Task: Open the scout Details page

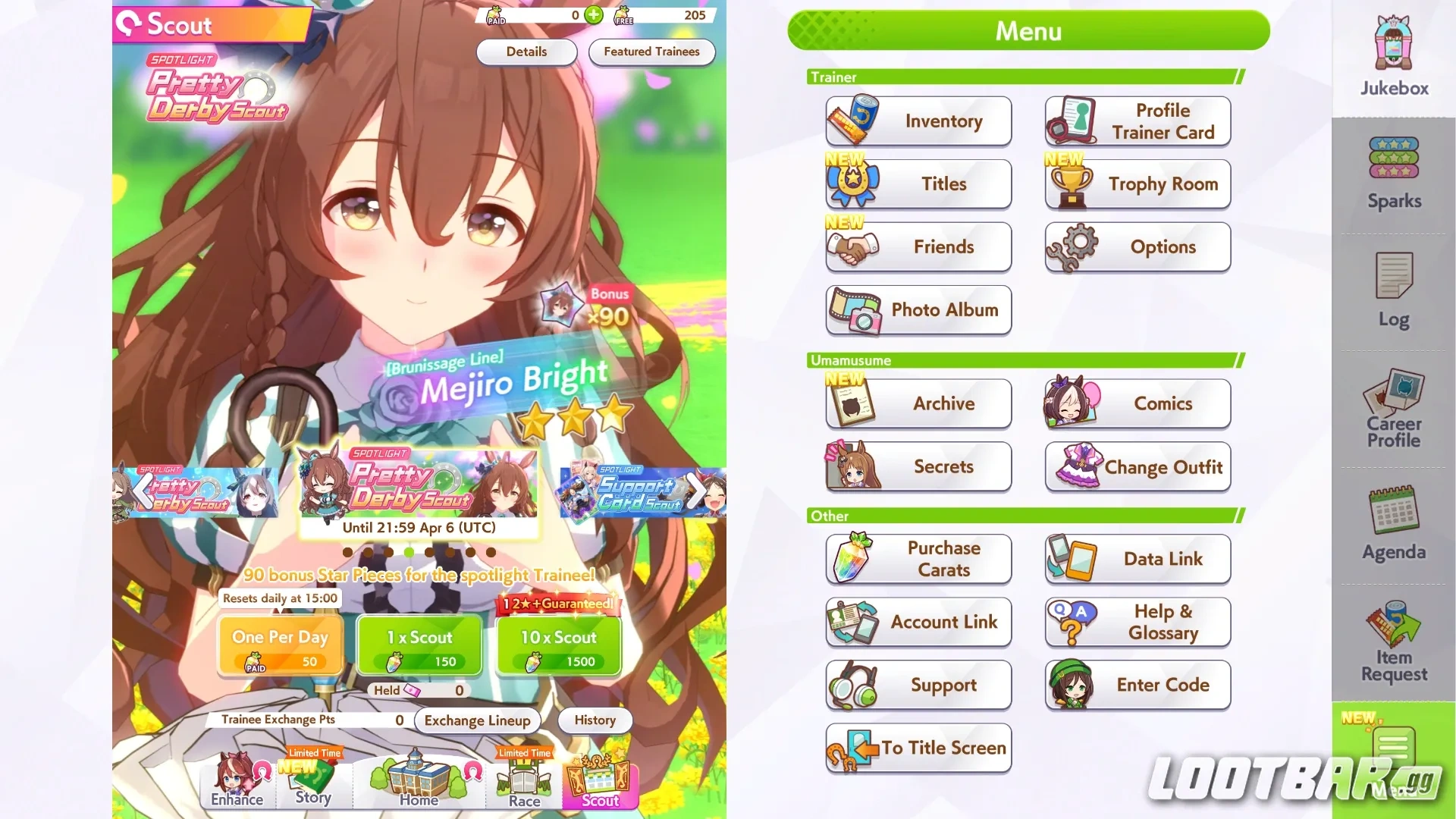Action: coord(526,52)
